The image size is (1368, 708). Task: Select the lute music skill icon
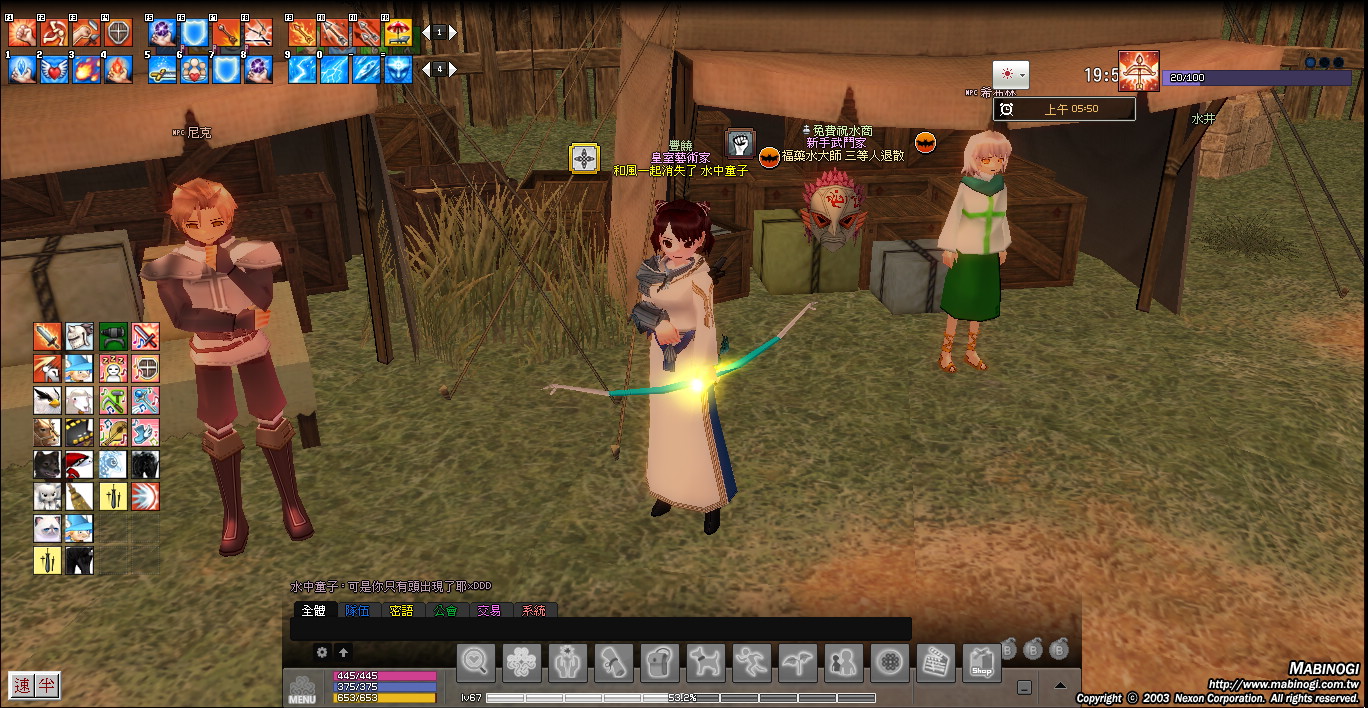pos(112,432)
